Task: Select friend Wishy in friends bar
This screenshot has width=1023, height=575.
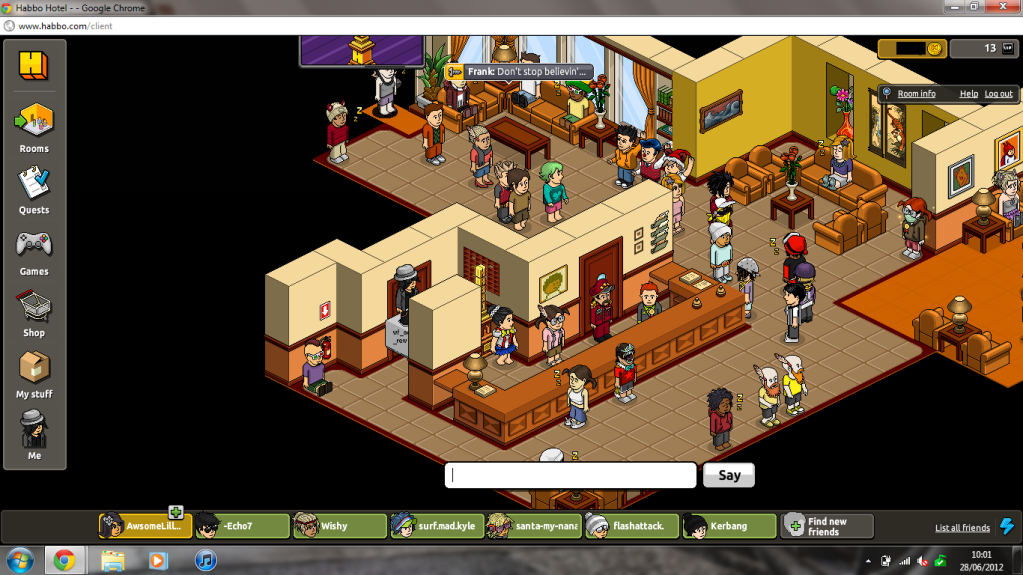Action: (x=338, y=526)
